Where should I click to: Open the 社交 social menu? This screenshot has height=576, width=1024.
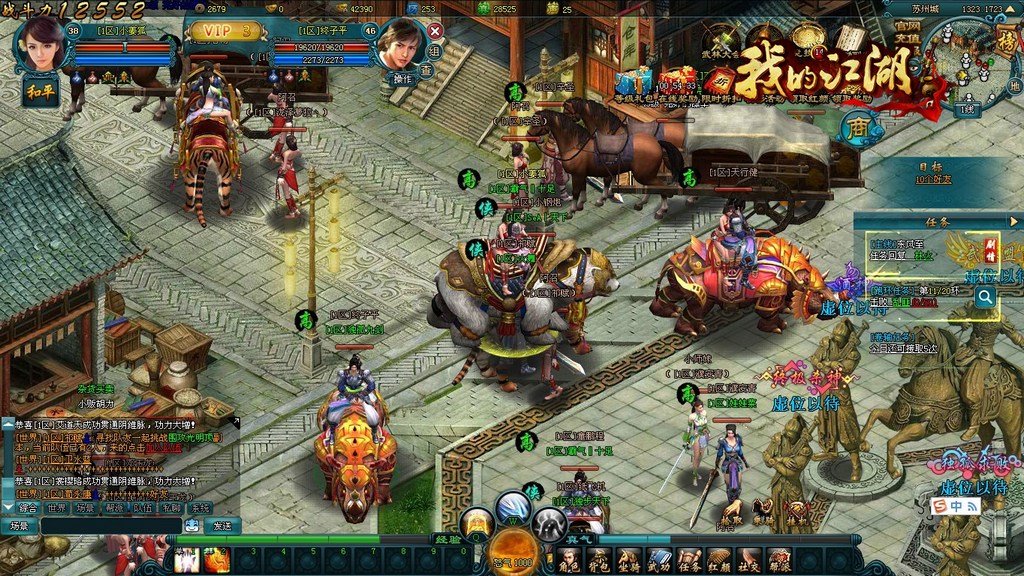click(x=749, y=560)
